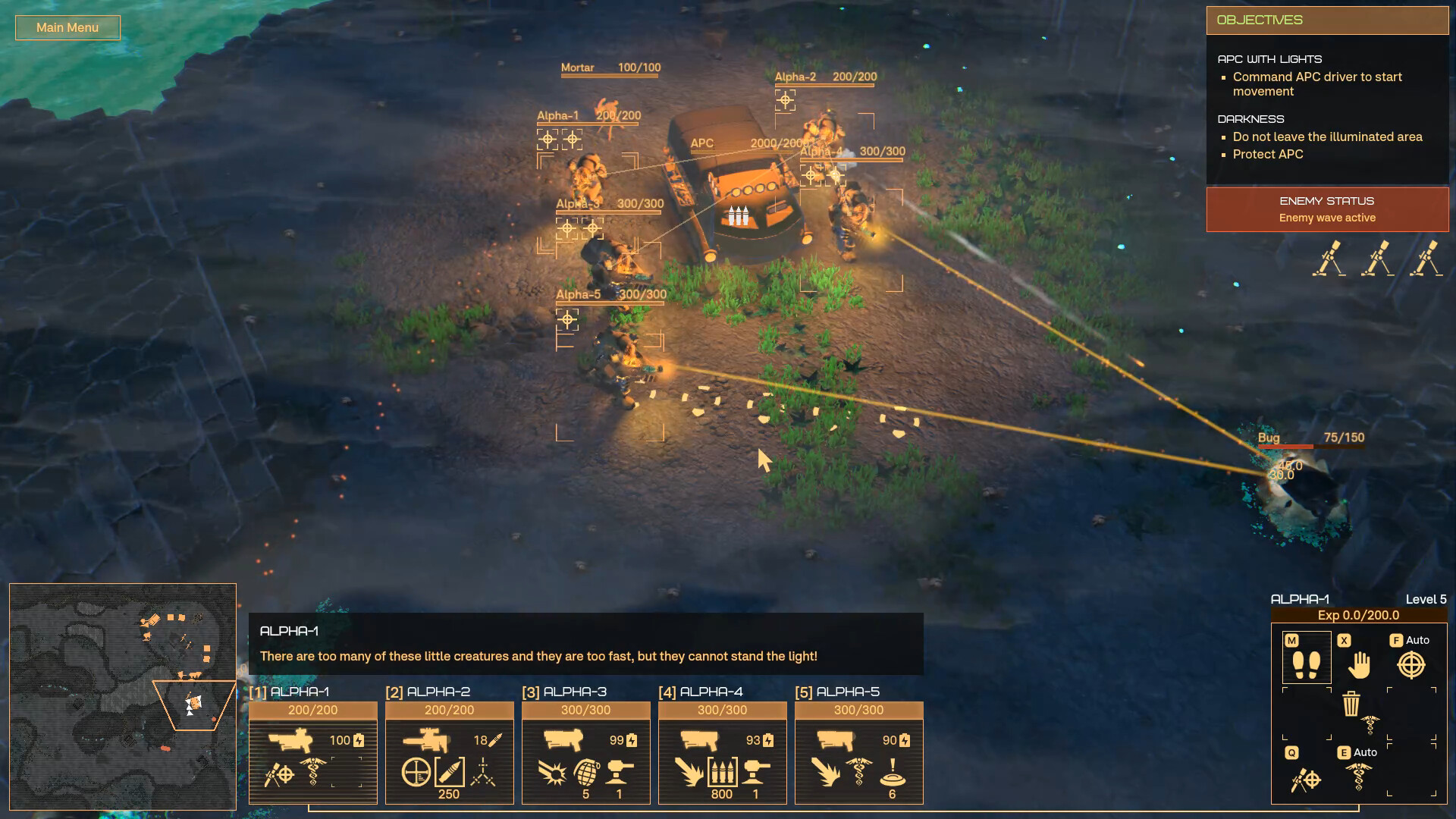Viewport: 1456px width, 819px height.
Task: Click the hand stop command
Action: 1359,665
